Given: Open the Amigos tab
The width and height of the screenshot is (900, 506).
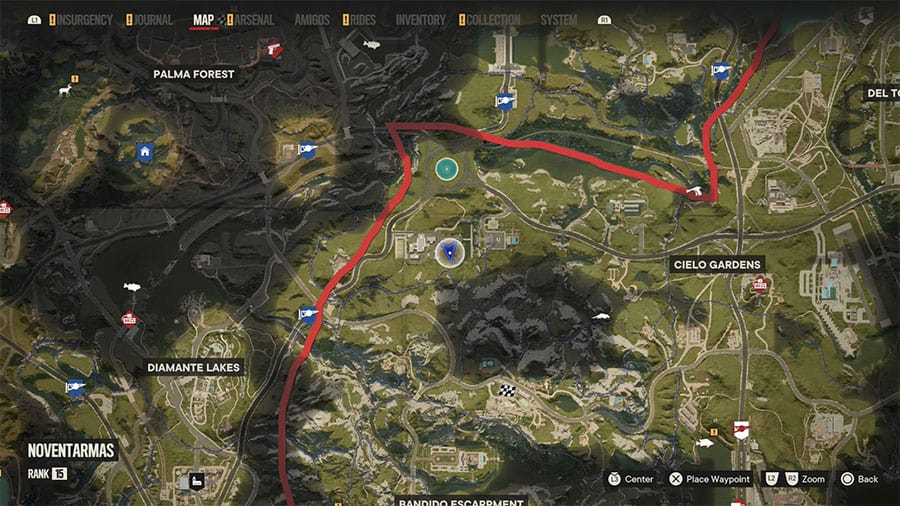Looking at the screenshot, I should [310, 19].
